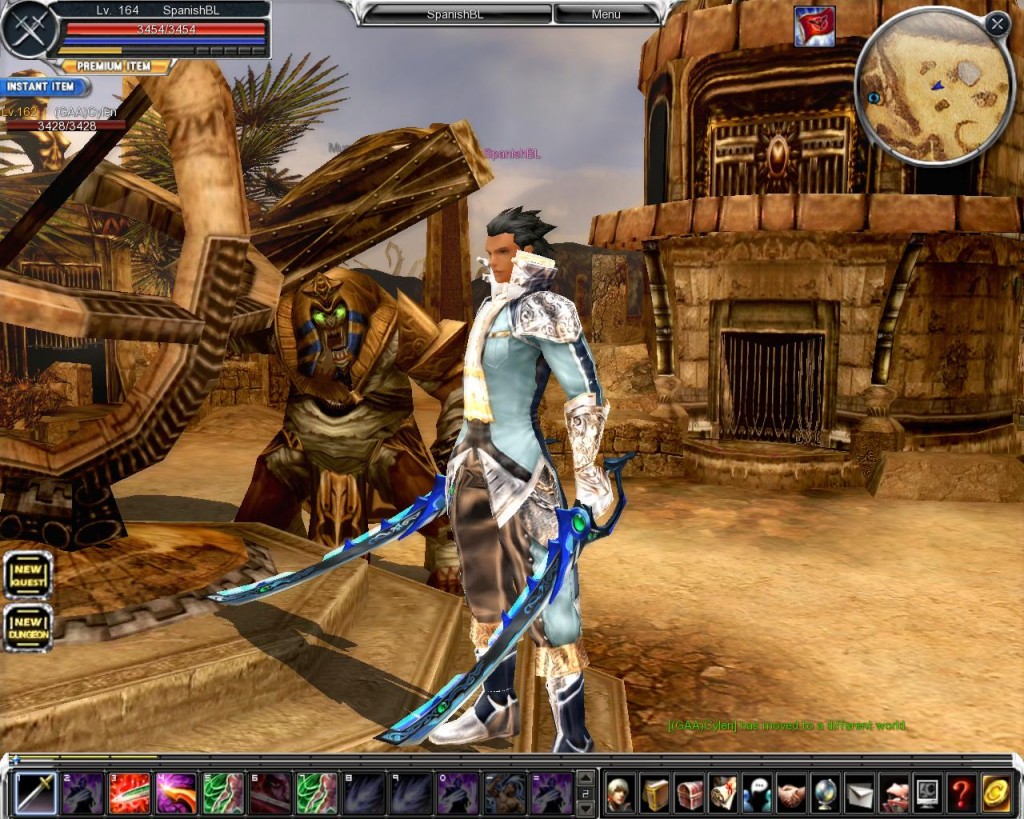Open the envelope mail icon

pyautogui.click(x=859, y=793)
